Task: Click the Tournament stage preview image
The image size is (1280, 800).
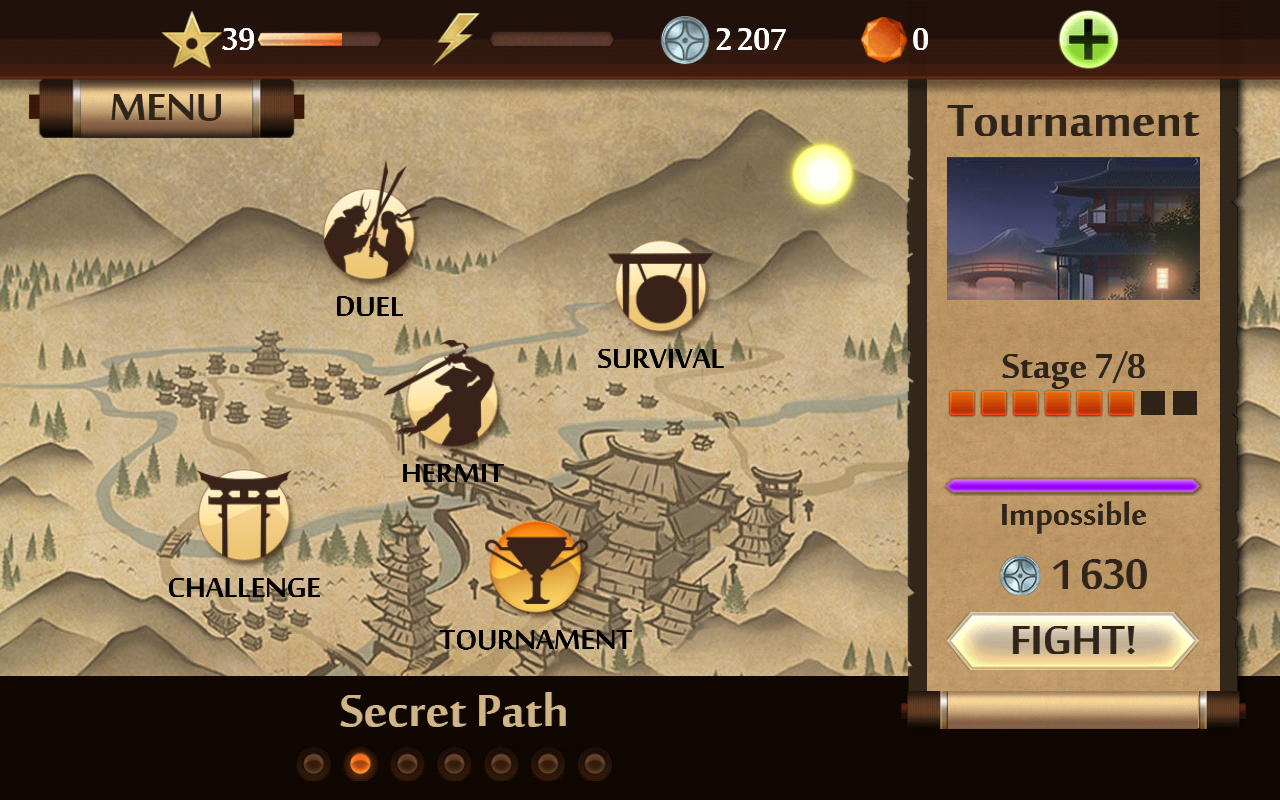Action: pyautogui.click(x=1073, y=228)
